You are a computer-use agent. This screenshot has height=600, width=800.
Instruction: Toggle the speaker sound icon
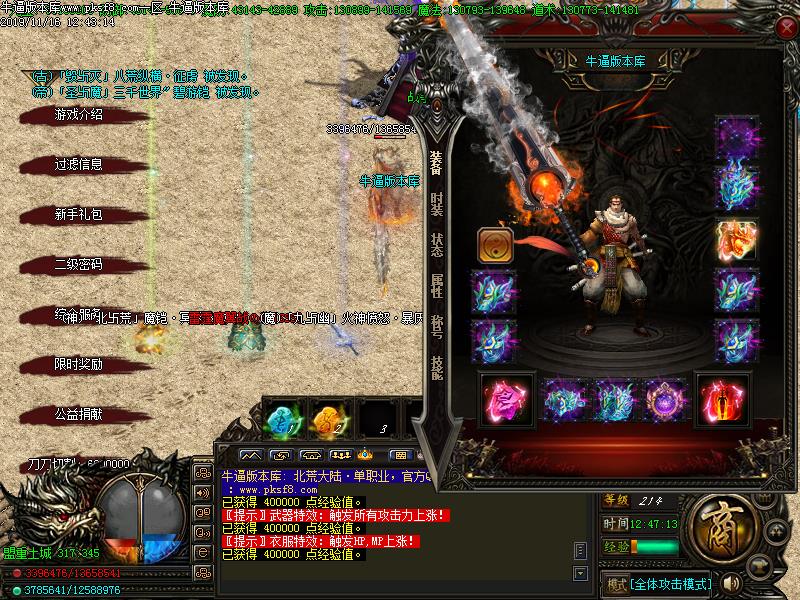(733, 582)
